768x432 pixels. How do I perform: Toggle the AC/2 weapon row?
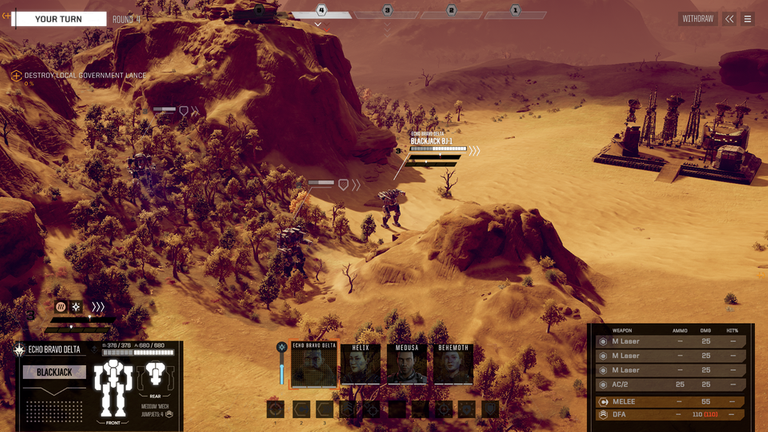click(670, 384)
